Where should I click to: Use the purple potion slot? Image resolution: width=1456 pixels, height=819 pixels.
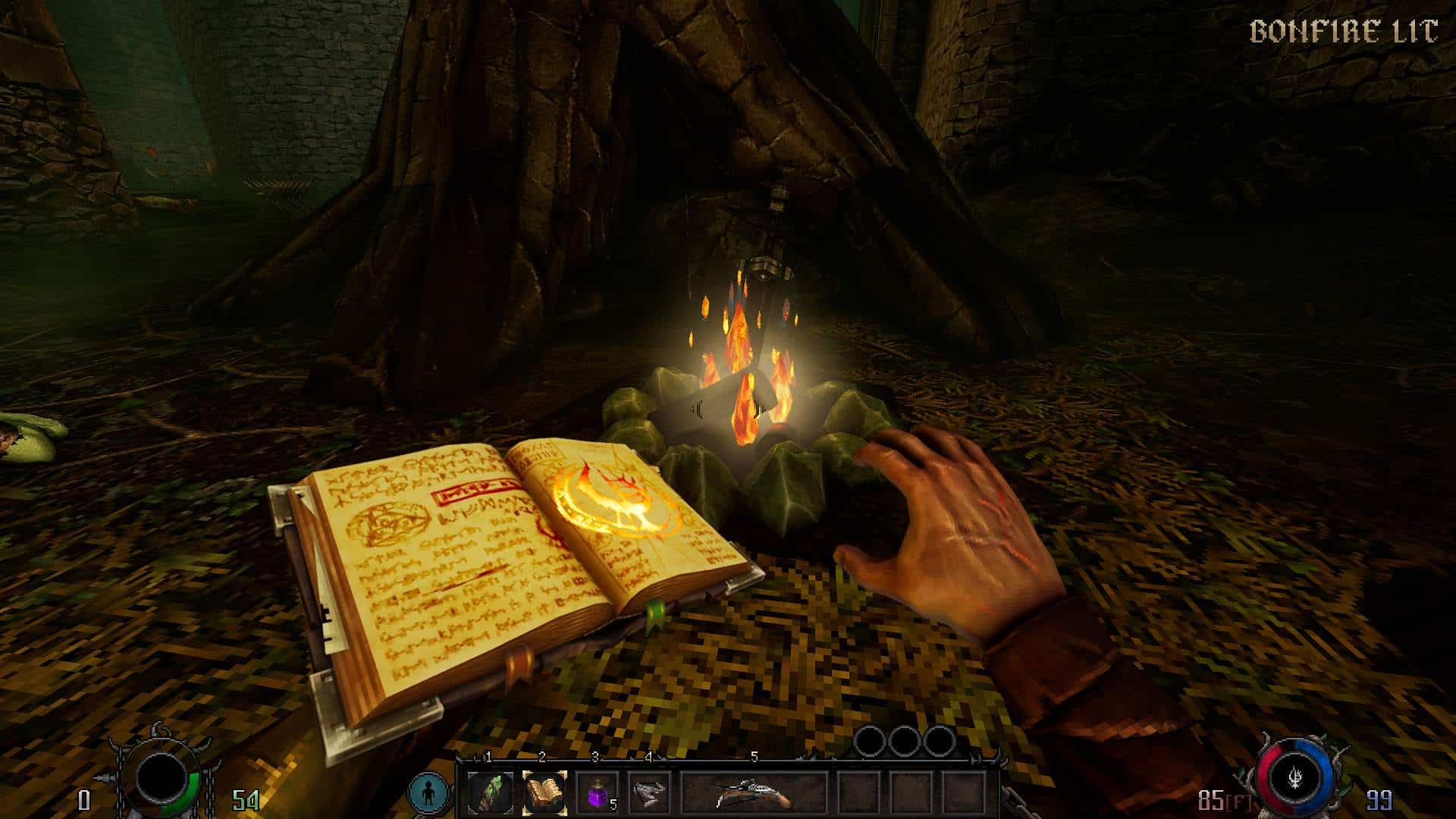tap(597, 793)
